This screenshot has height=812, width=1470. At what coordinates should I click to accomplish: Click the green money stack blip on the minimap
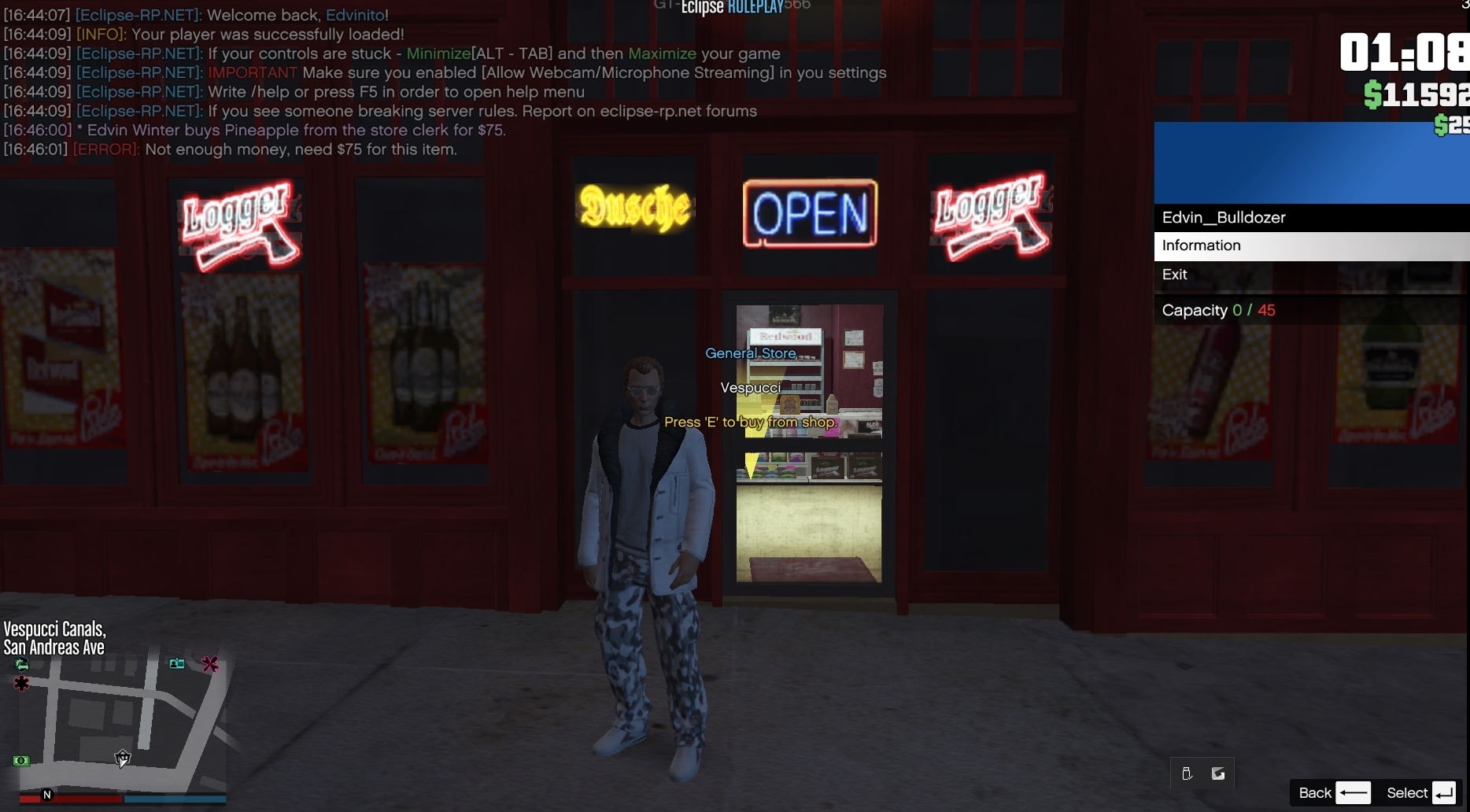[x=21, y=761]
